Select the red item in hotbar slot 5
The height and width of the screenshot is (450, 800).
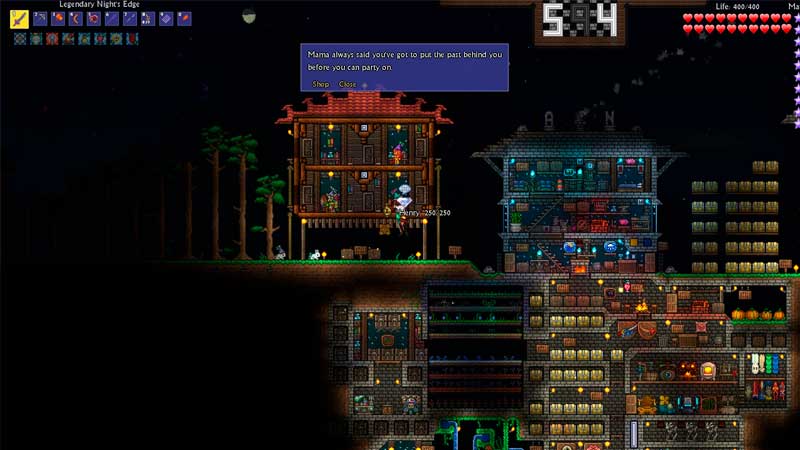click(x=94, y=19)
